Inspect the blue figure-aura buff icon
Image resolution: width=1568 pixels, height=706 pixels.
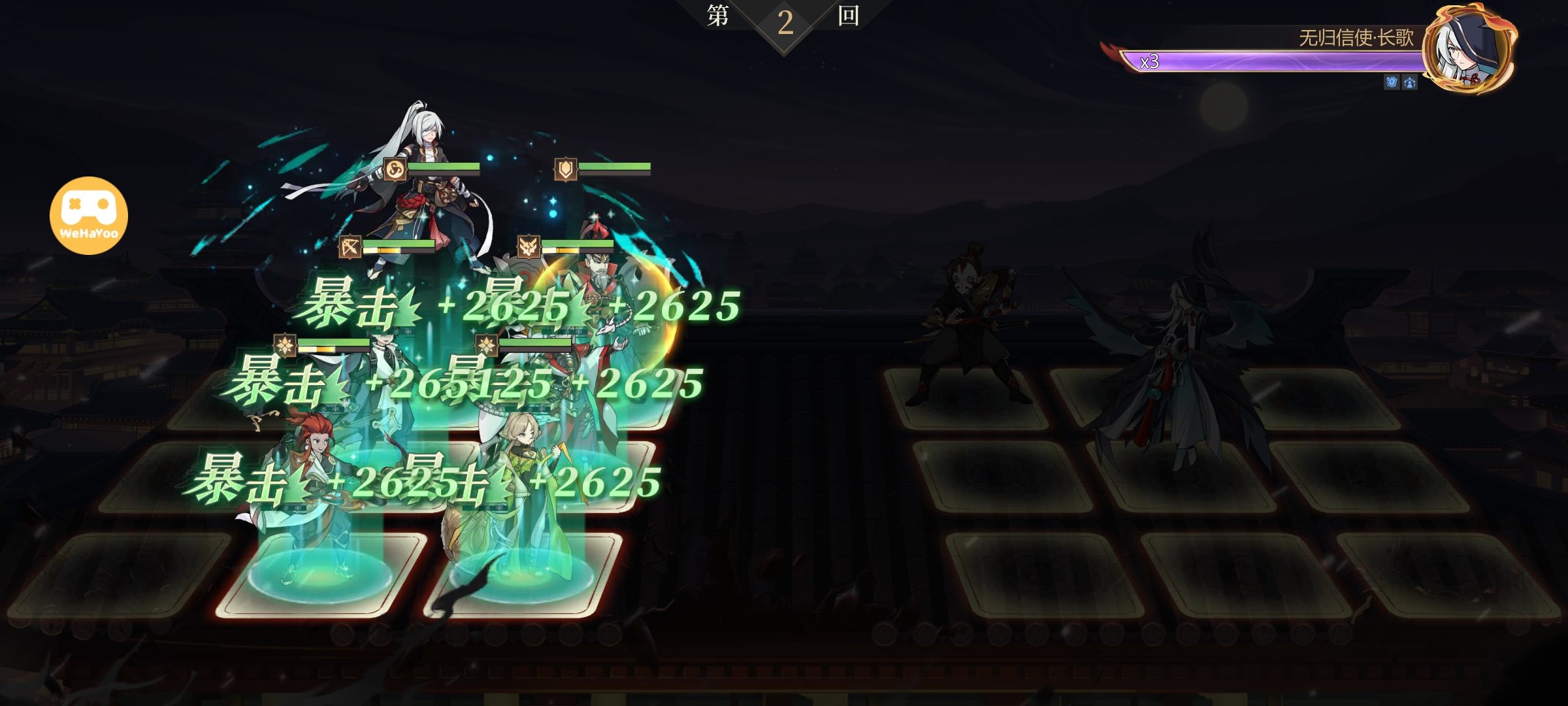click(1410, 82)
